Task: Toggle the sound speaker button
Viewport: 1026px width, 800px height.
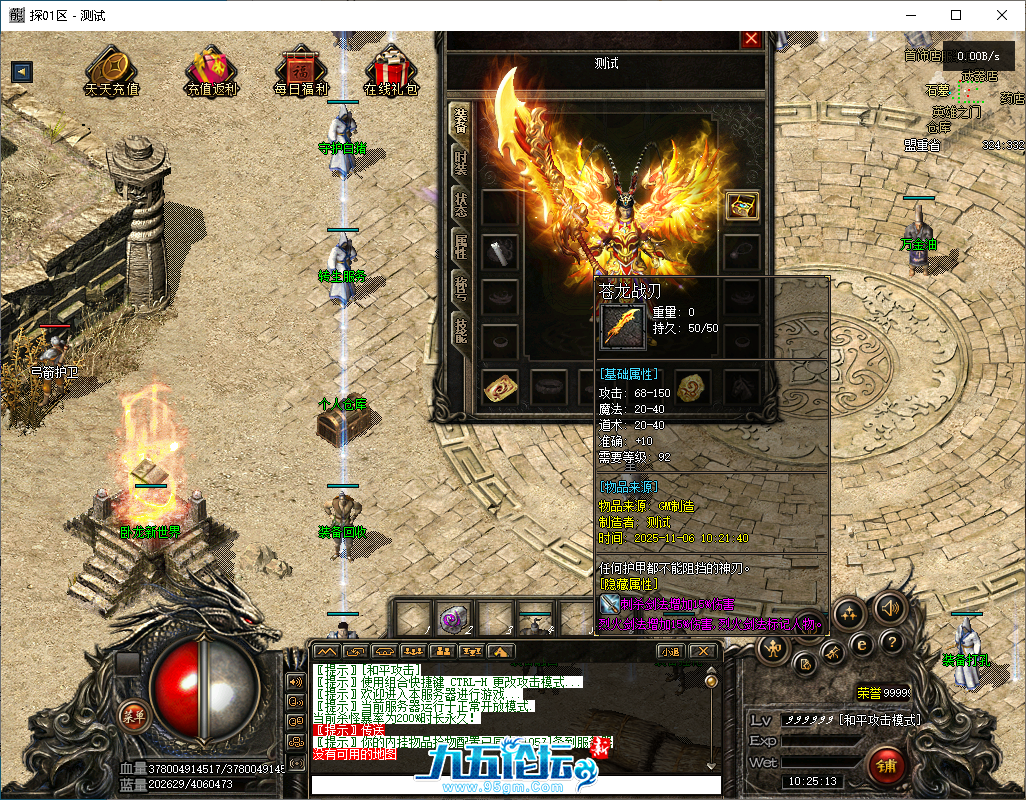Action: click(888, 607)
